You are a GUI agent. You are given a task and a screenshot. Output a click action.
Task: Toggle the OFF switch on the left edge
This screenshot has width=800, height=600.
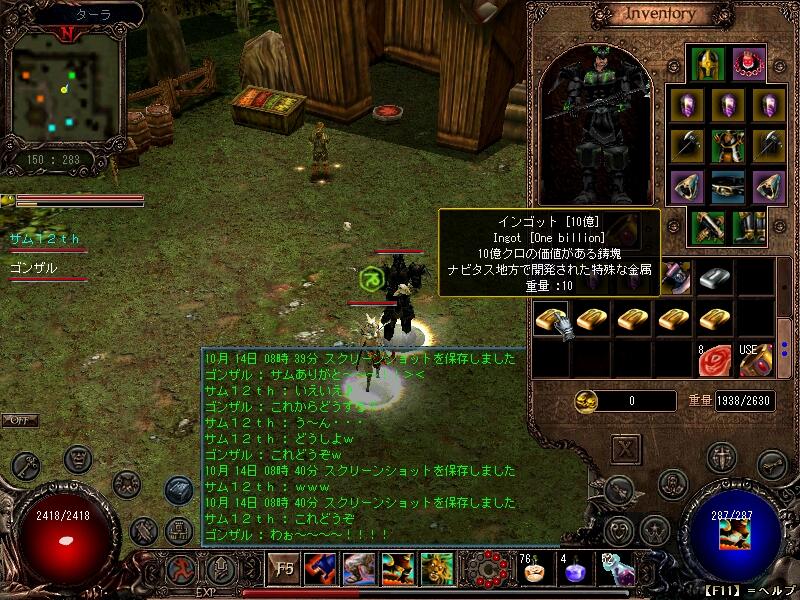click(x=20, y=420)
